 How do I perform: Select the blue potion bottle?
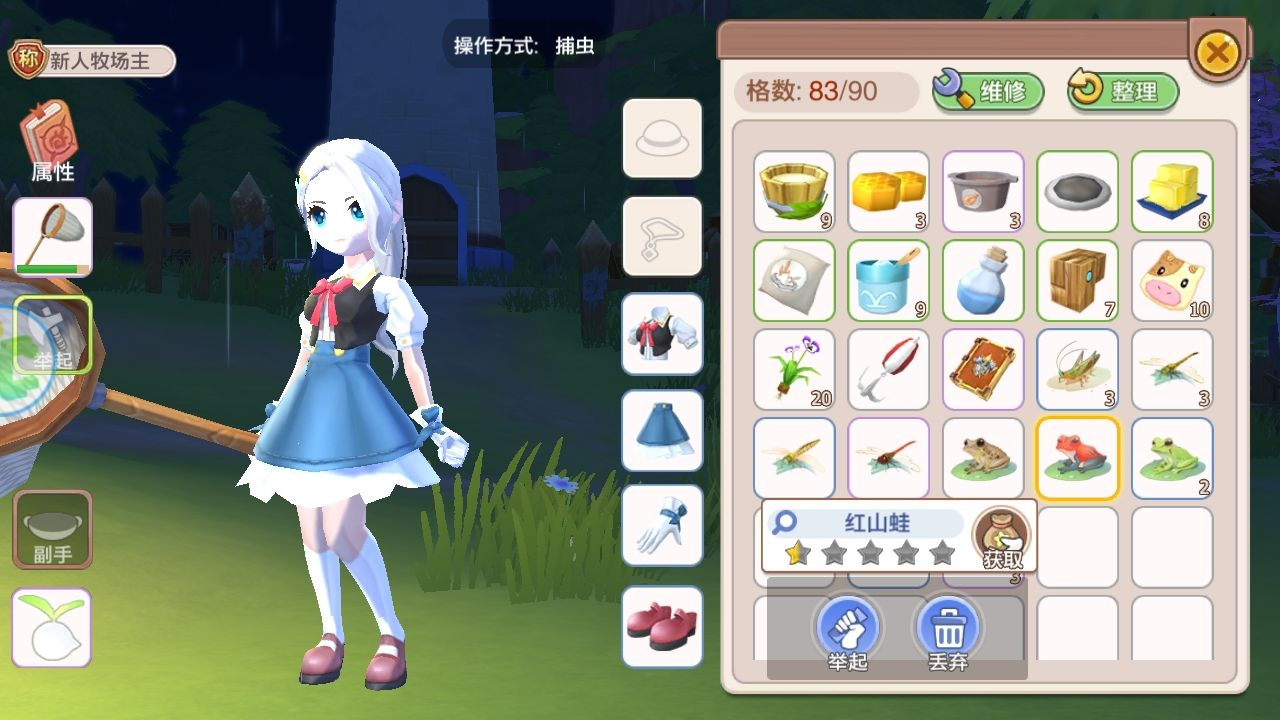(x=983, y=280)
